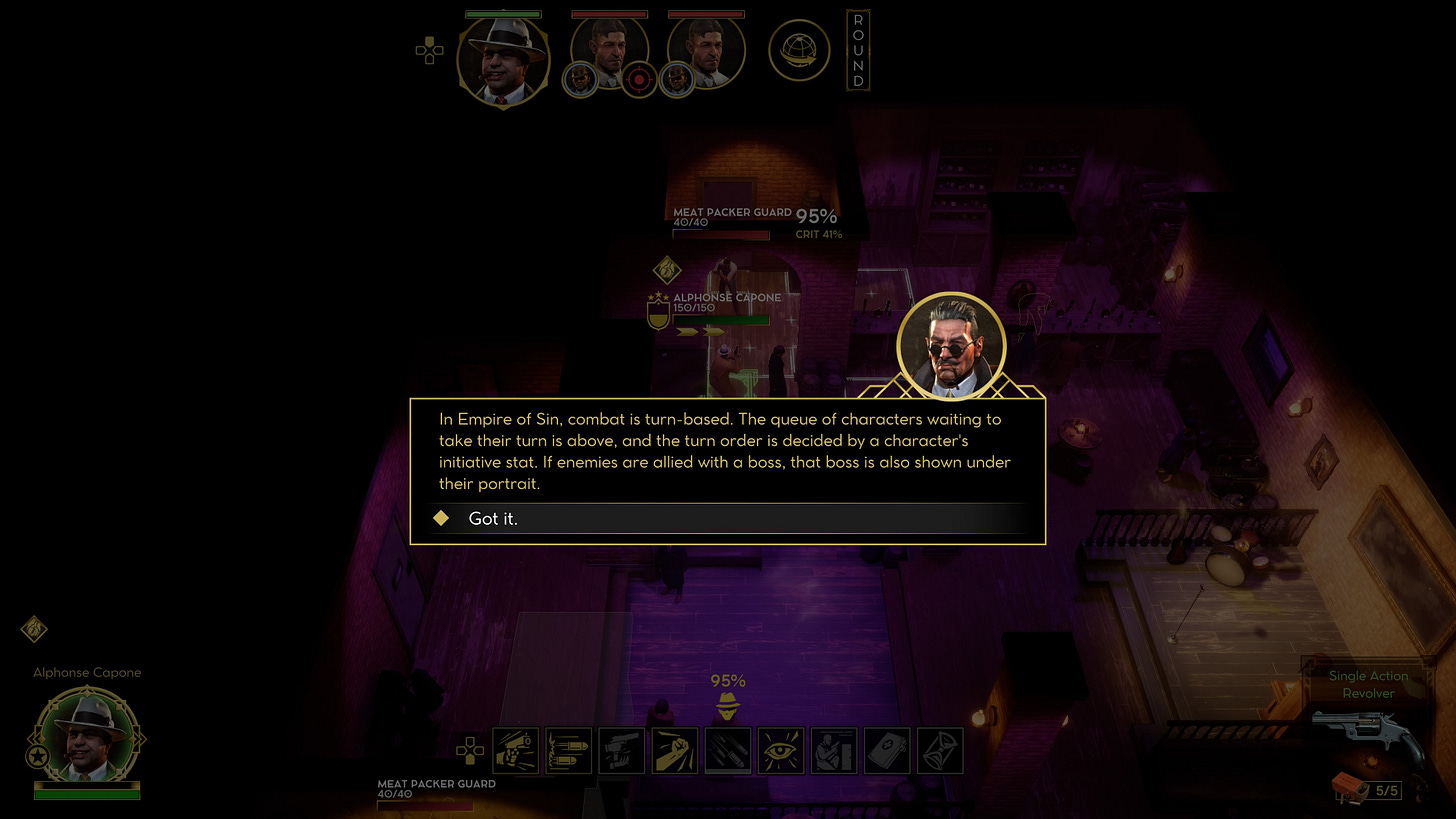The width and height of the screenshot is (1456, 819).
Task: Select Alphonse Capone's turn-queue portrait
Action: [503, 60]
